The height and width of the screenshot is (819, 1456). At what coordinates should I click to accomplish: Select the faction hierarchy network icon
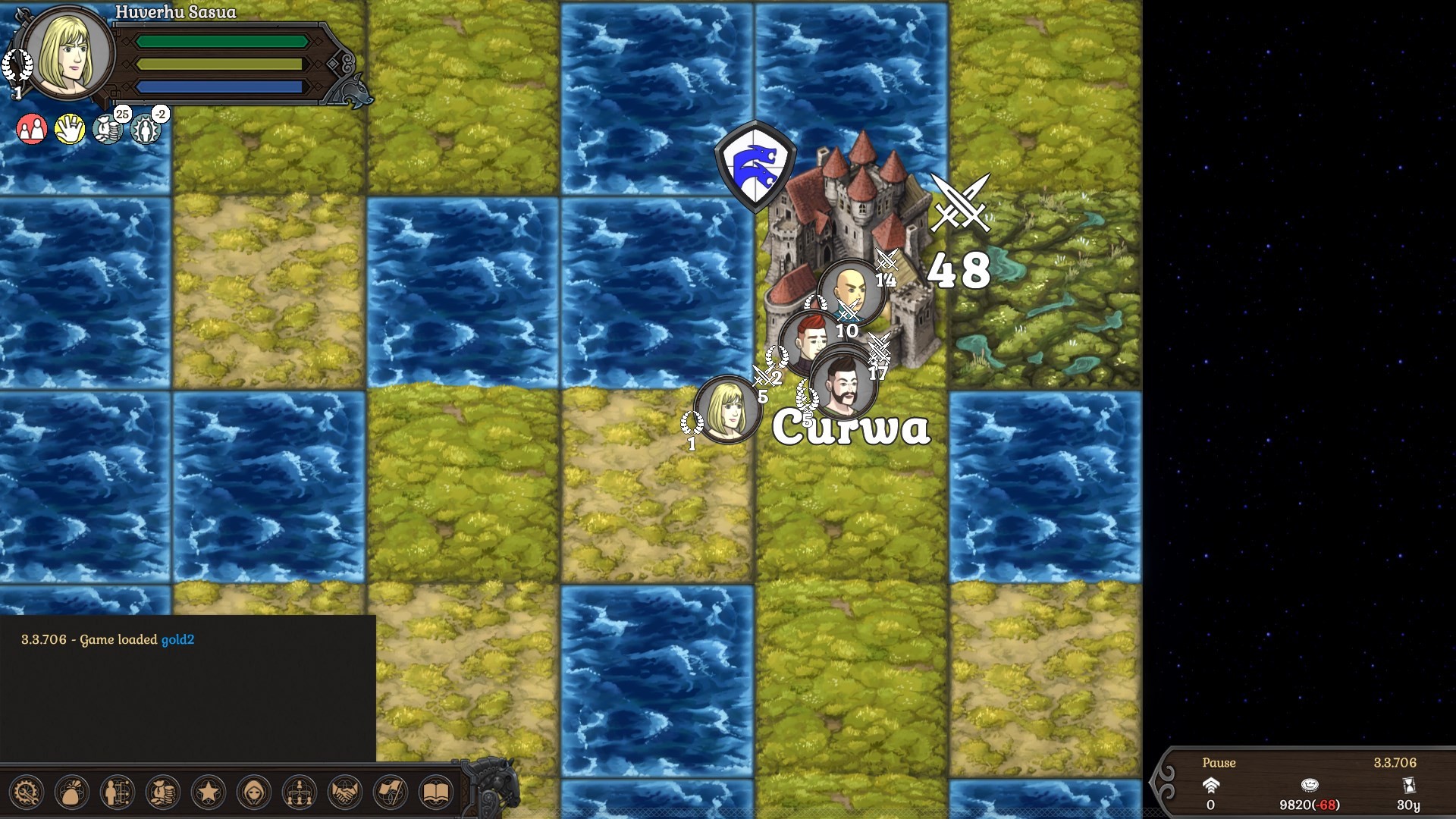coord(301,792)
